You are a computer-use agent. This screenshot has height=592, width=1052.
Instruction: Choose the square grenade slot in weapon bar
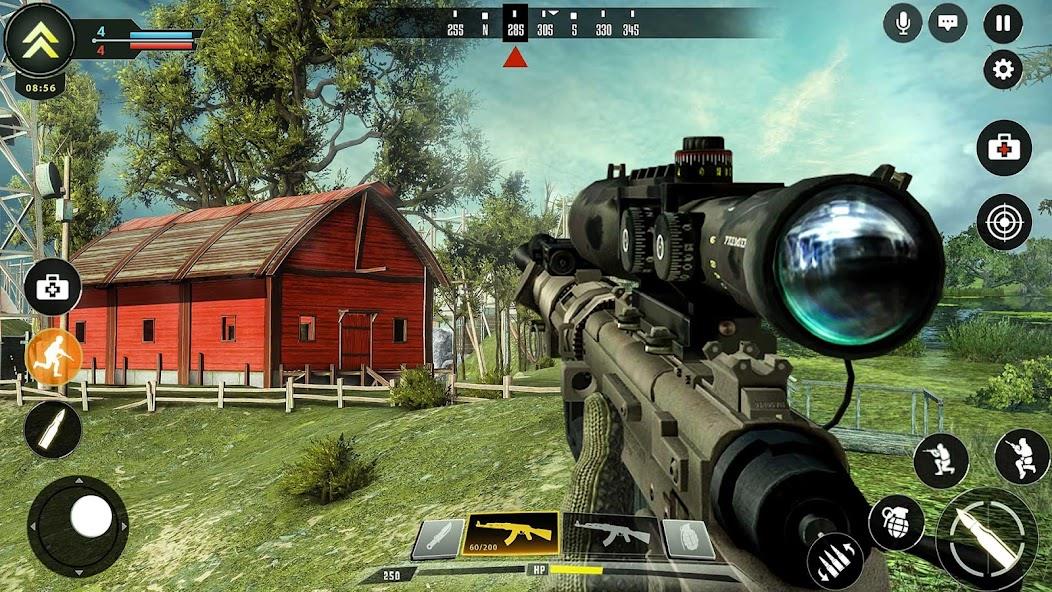[x=688, y=540]
